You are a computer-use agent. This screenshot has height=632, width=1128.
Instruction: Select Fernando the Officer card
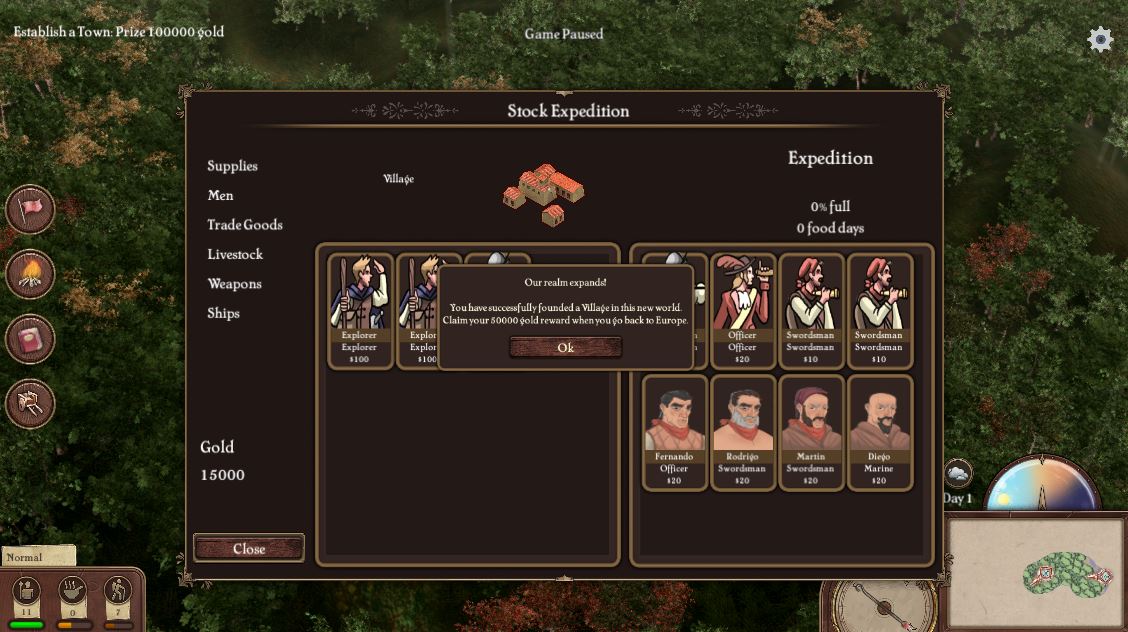coord(674,432)
